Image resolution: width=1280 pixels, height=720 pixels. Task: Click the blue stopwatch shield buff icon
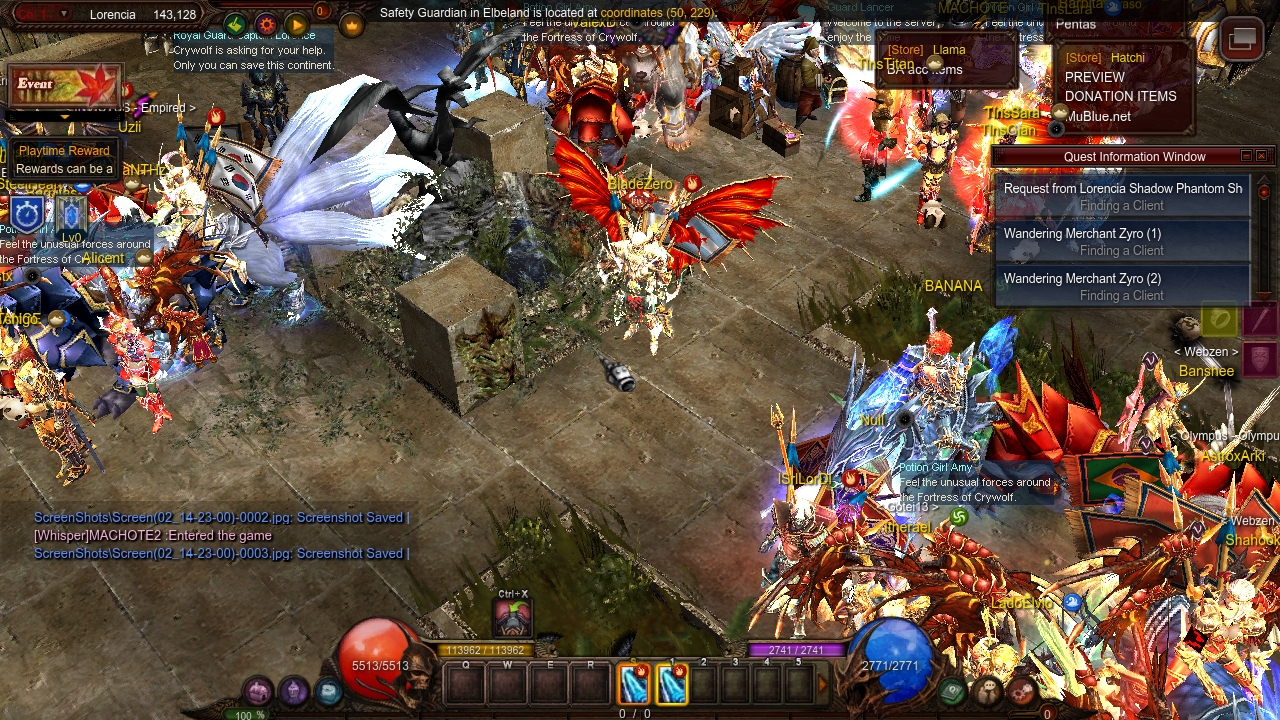point(26,214)
